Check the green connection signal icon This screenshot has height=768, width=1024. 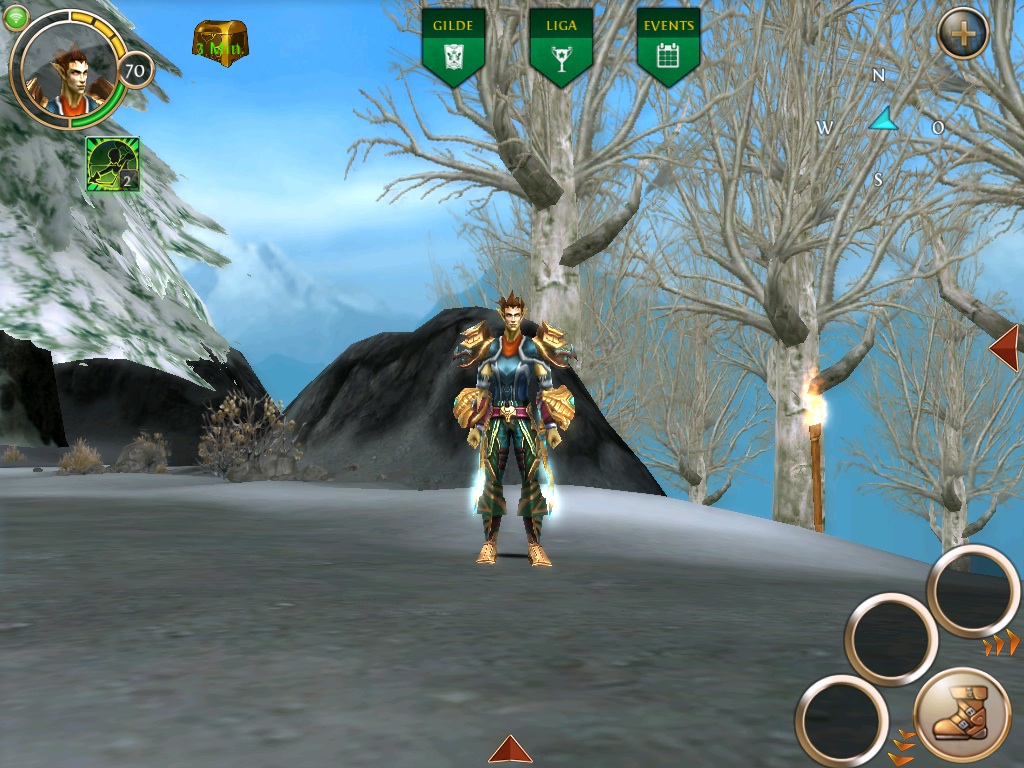tap(16, 17)
